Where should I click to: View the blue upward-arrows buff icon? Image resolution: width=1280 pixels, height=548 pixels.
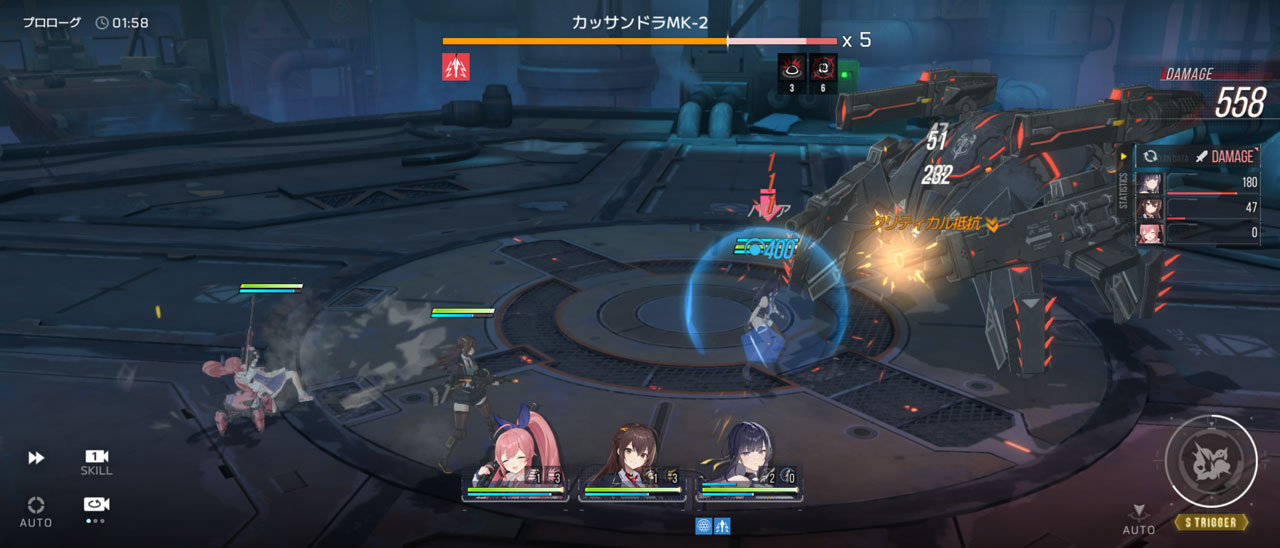point(722,525)
